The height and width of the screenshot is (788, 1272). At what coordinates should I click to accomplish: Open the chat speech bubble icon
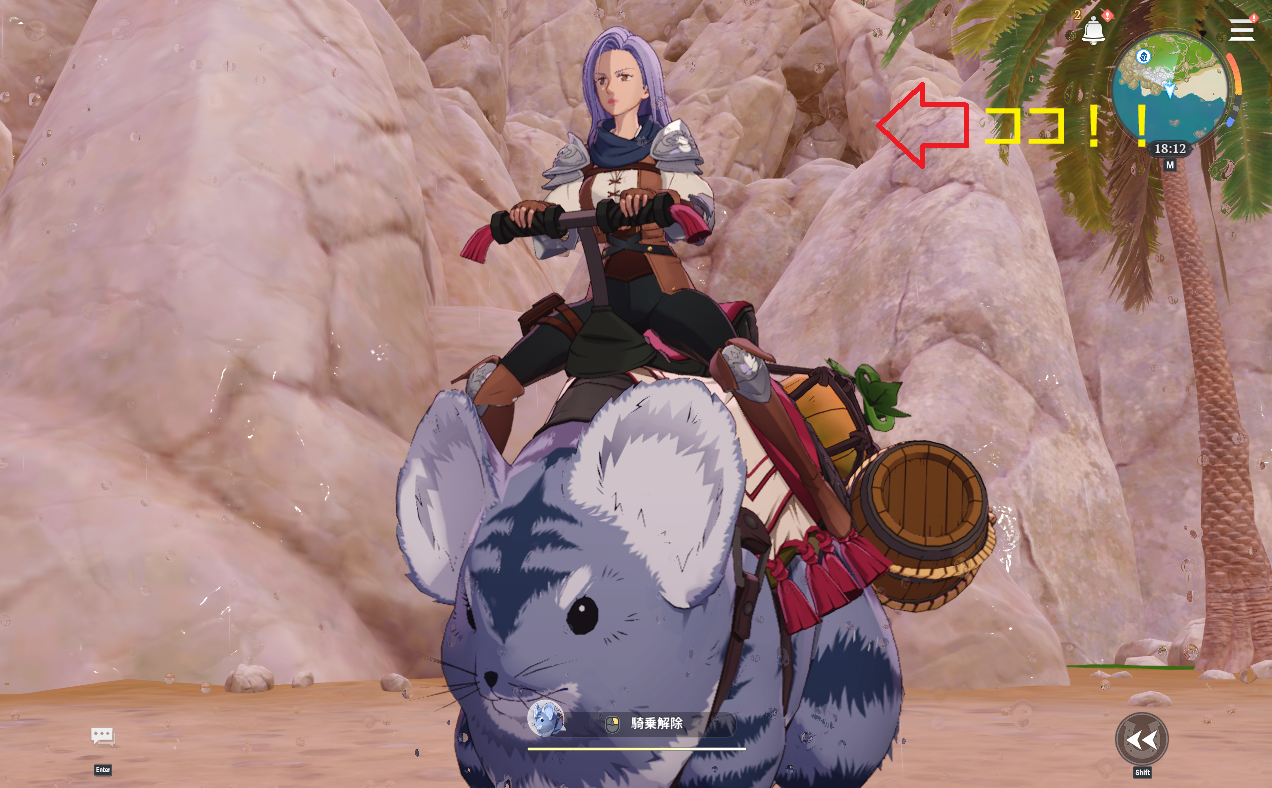tap(102, 737)
